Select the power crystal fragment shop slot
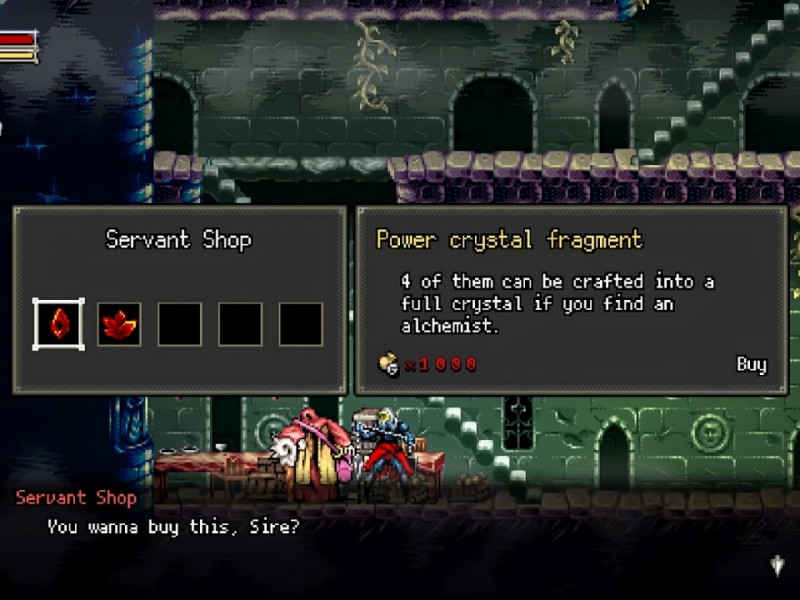This screenshot has height=600, width=800. [x=59, y=324]
